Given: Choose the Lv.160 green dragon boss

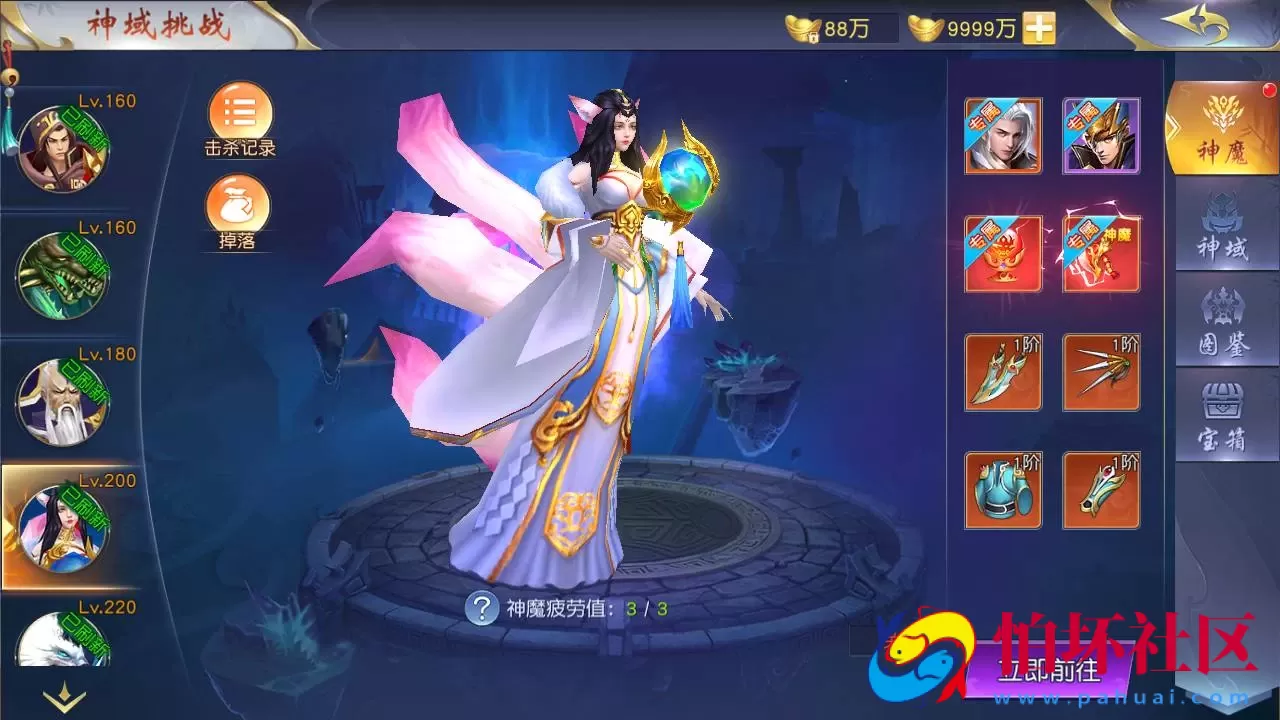Looking at the screenshot, I should 62,275.
